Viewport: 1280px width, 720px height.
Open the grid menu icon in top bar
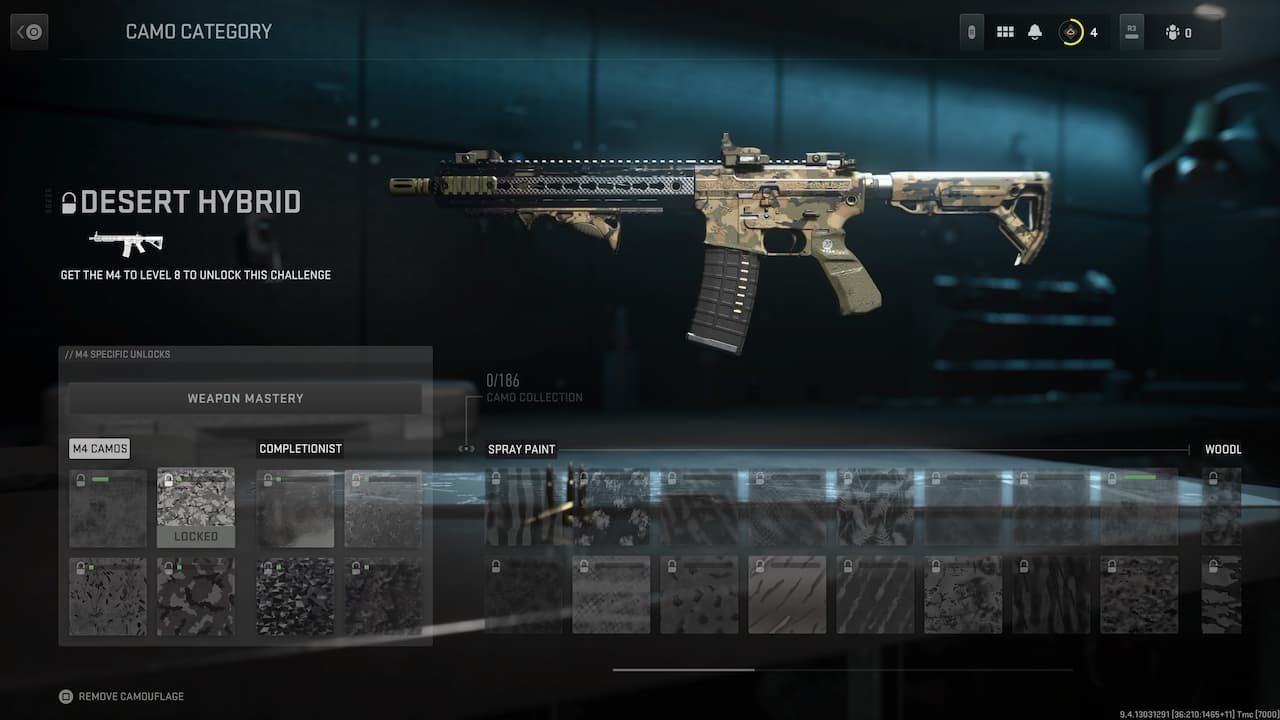tap(1005, 32)
